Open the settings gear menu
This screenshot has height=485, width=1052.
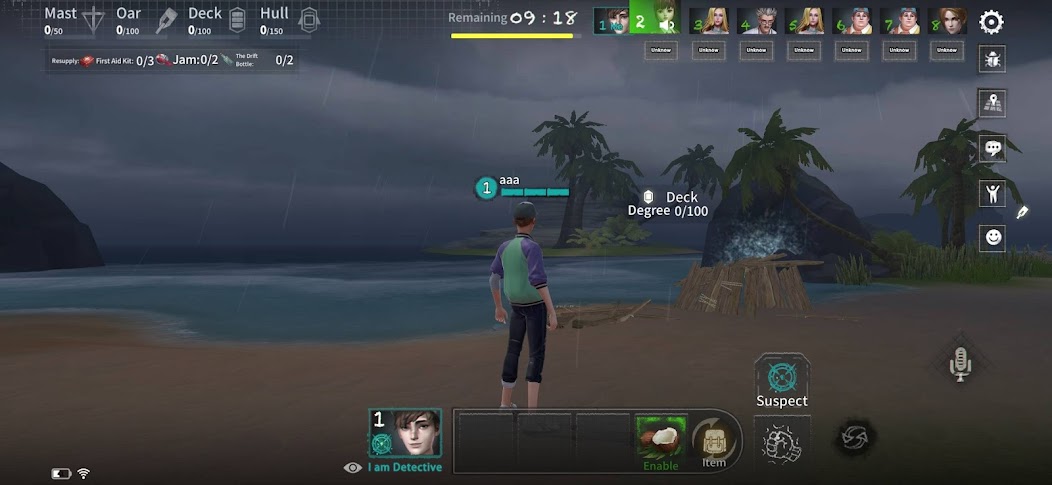(991, 21)
